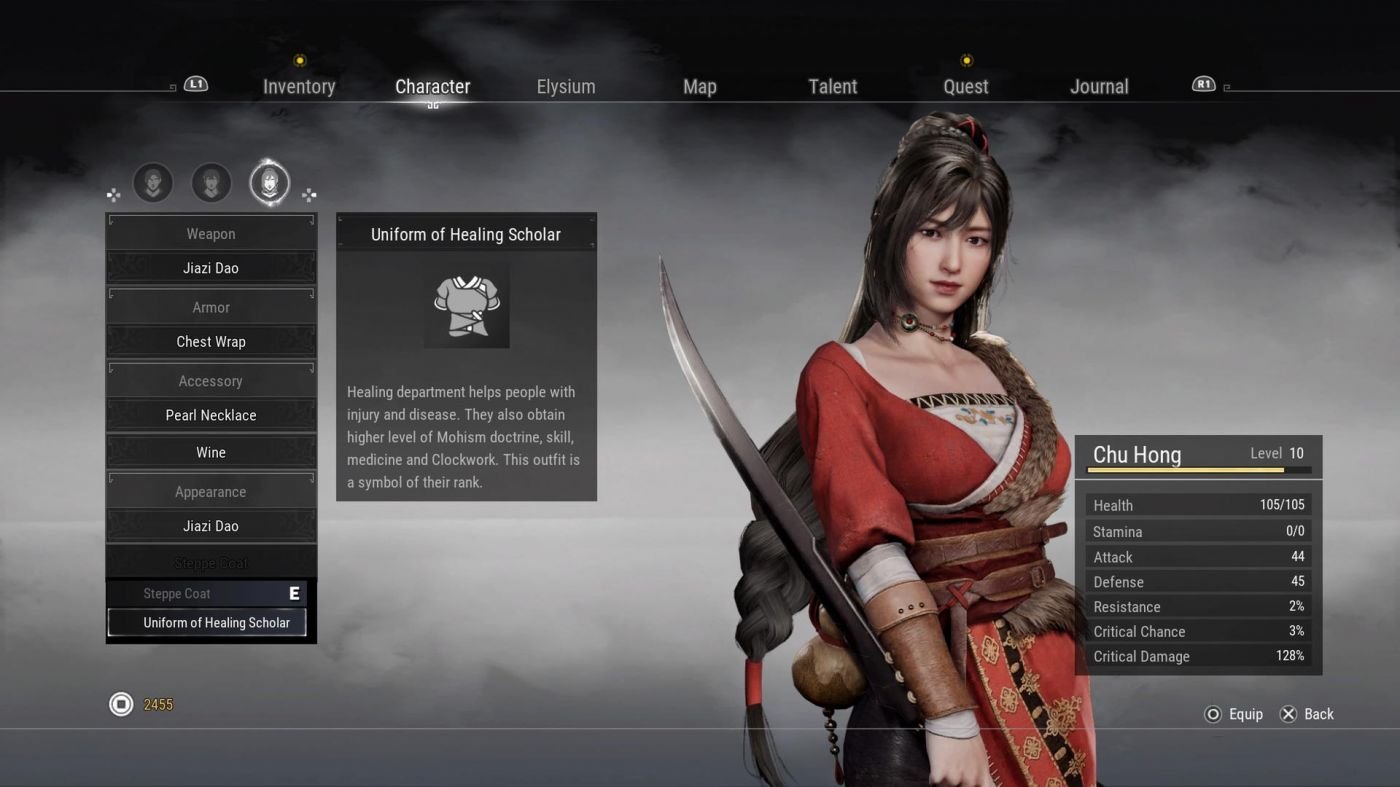Select Chu Hong's highlighted character portrait

click(x=268, y=182)
